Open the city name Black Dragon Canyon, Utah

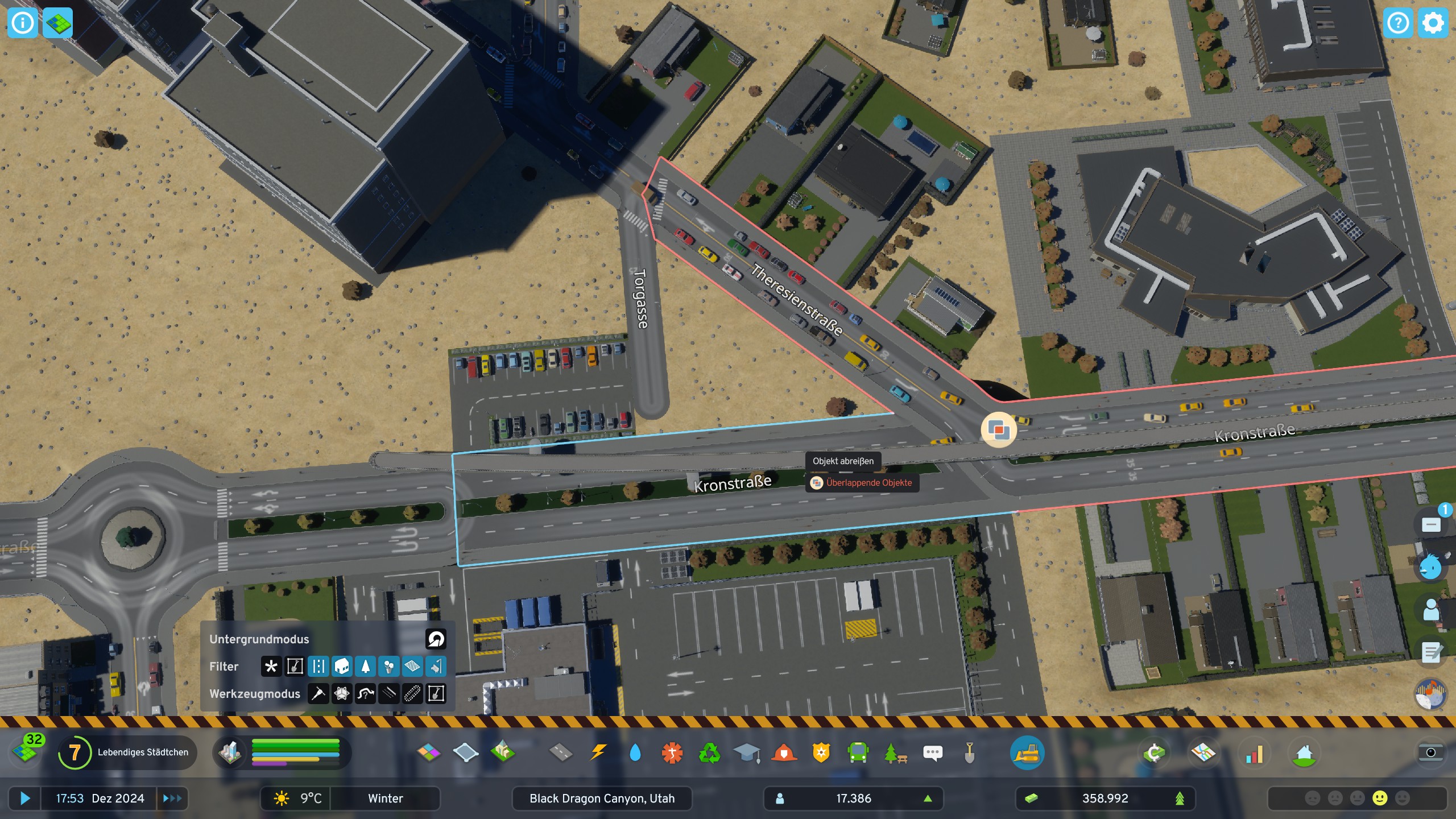click(x=601, y=798)
